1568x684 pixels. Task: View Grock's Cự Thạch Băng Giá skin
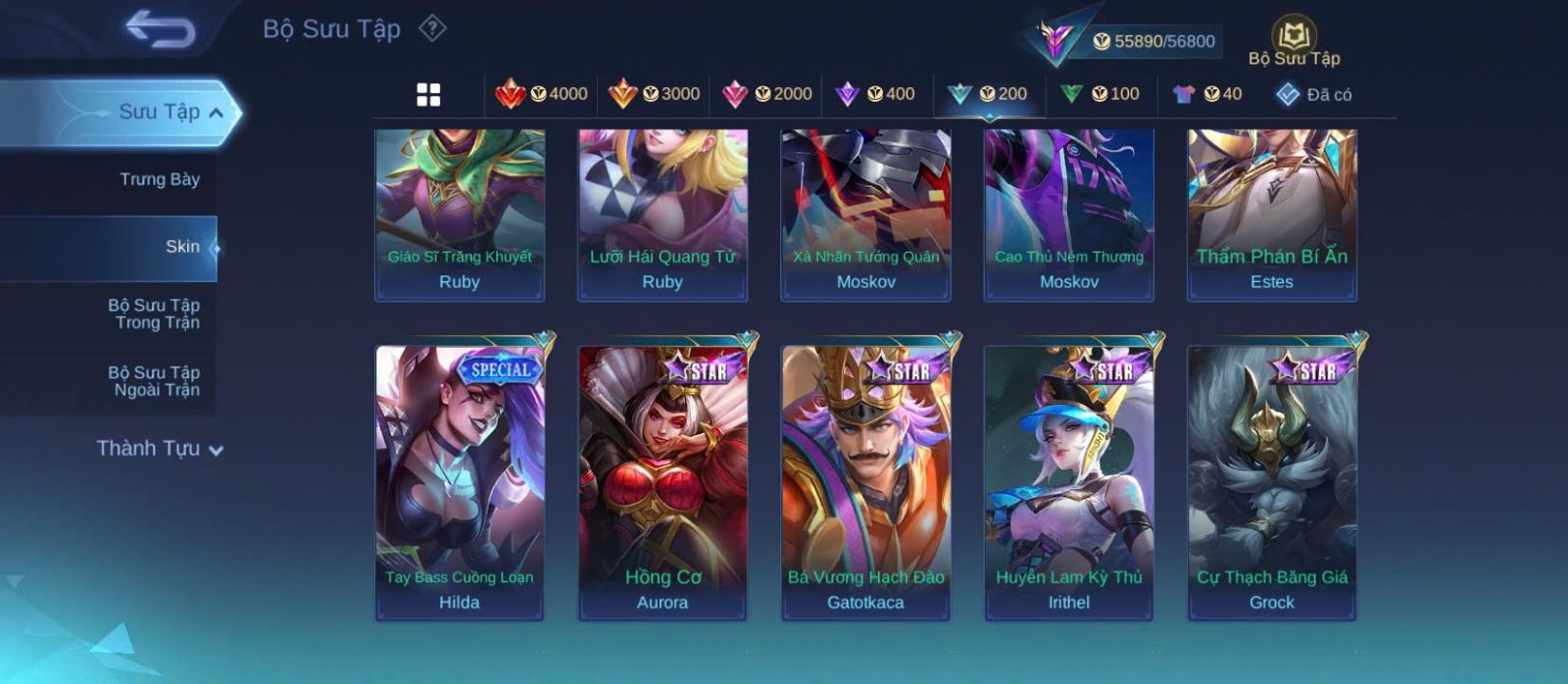tap(1272, 482)
